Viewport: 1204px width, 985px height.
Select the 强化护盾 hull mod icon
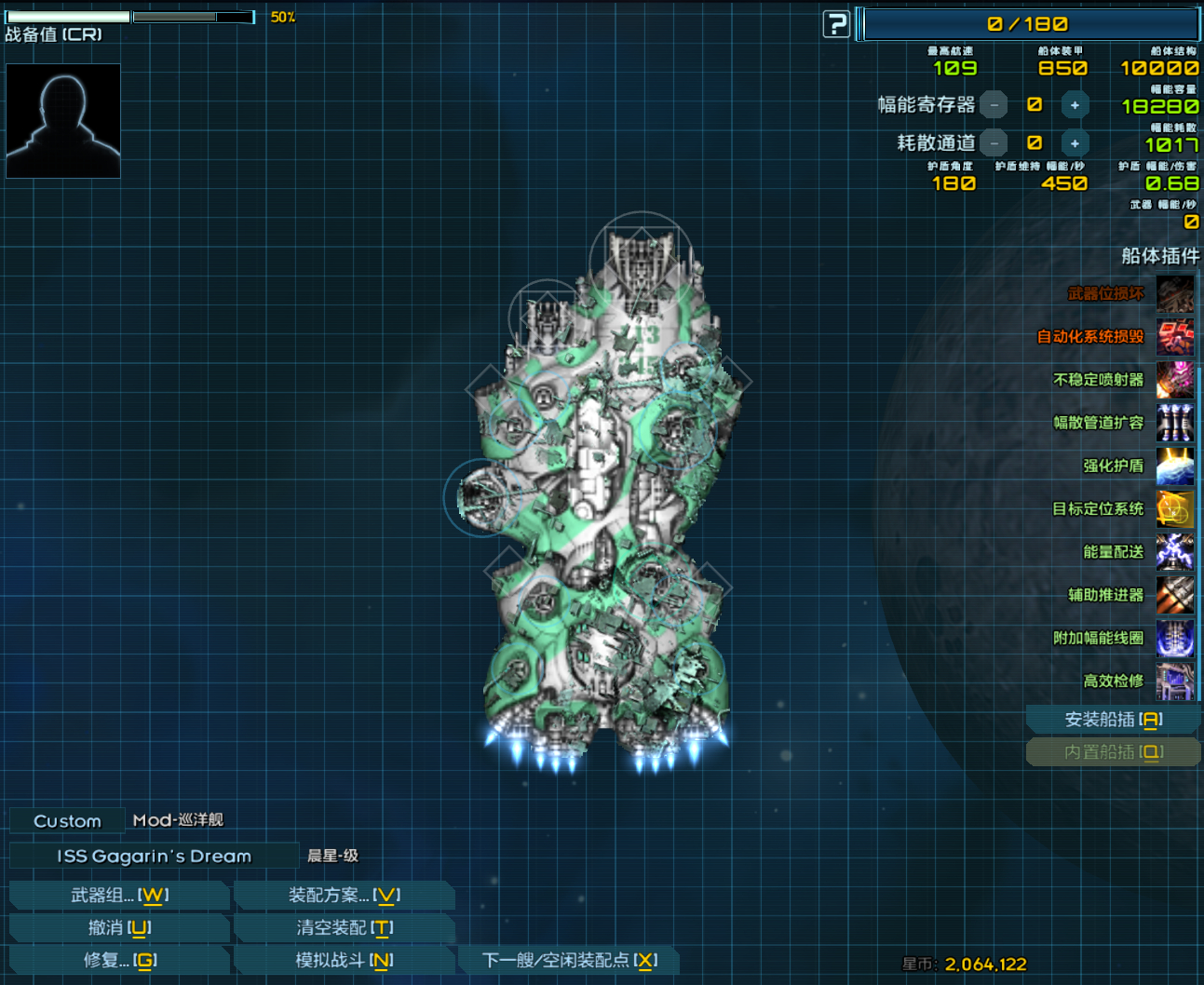pos(1175,466)
